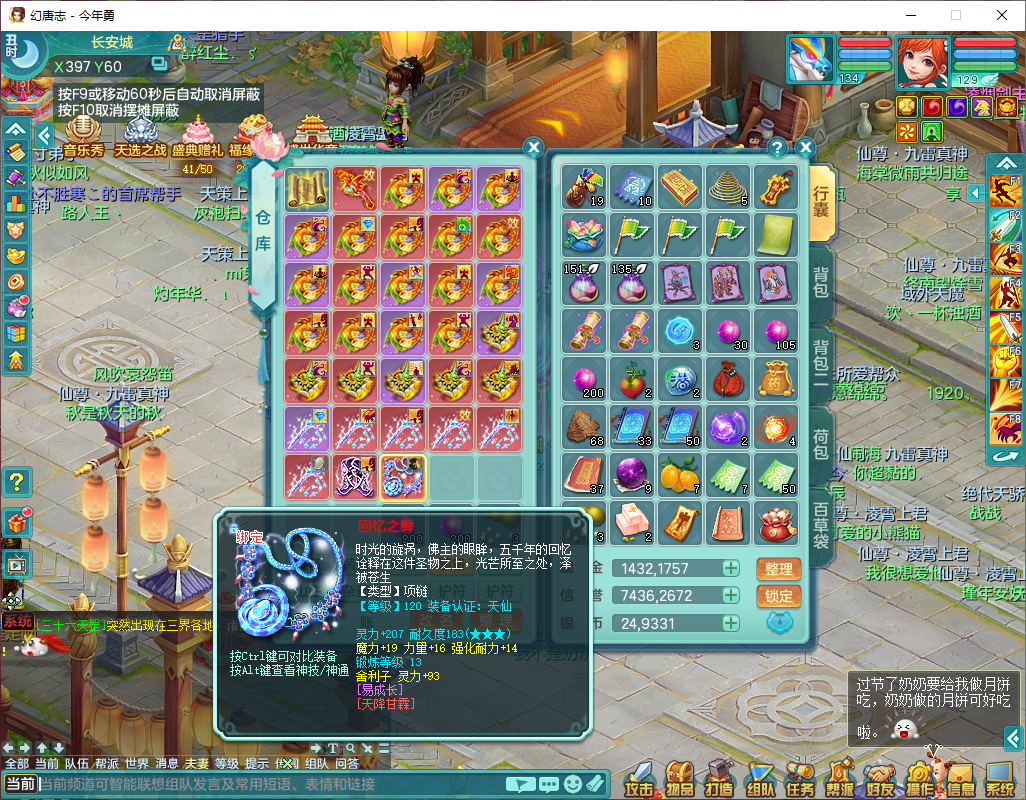The width and height of the screenshot is (1026, 800).
Task: Open the 任务 quest menu
Action: coord(799,777)
